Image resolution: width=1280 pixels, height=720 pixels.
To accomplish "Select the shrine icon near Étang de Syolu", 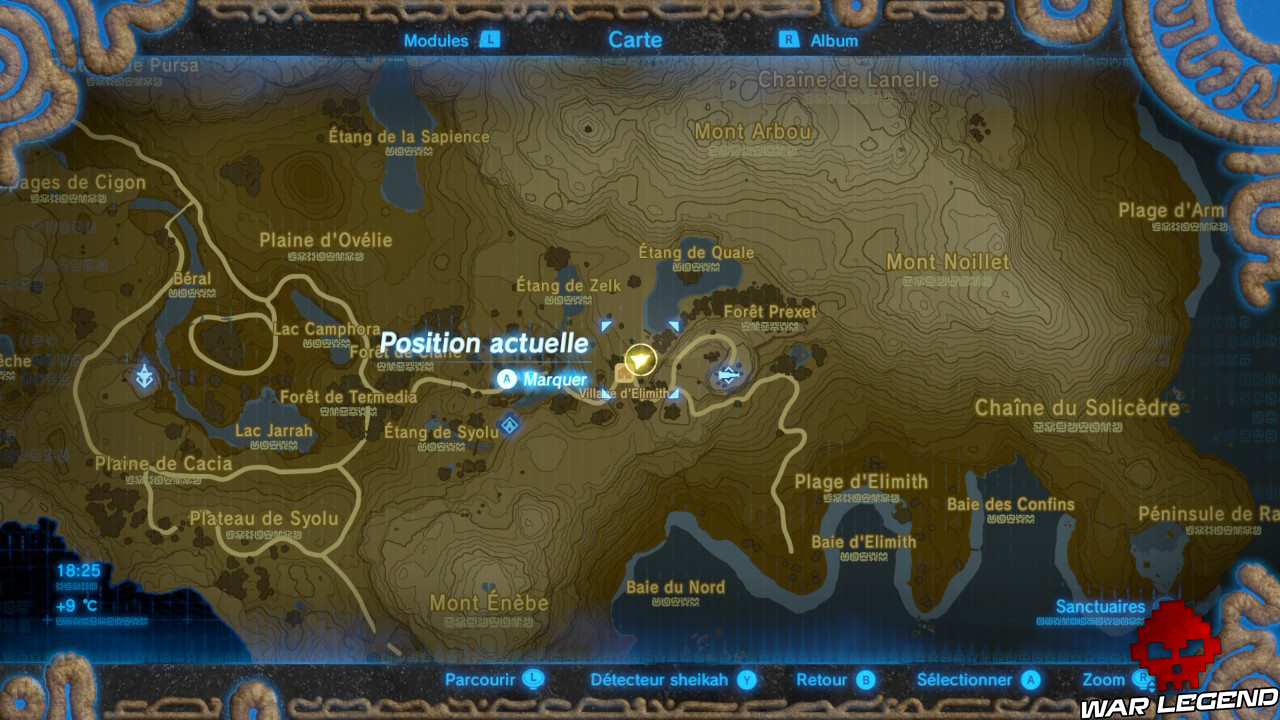I will click(x=511, y=425).
